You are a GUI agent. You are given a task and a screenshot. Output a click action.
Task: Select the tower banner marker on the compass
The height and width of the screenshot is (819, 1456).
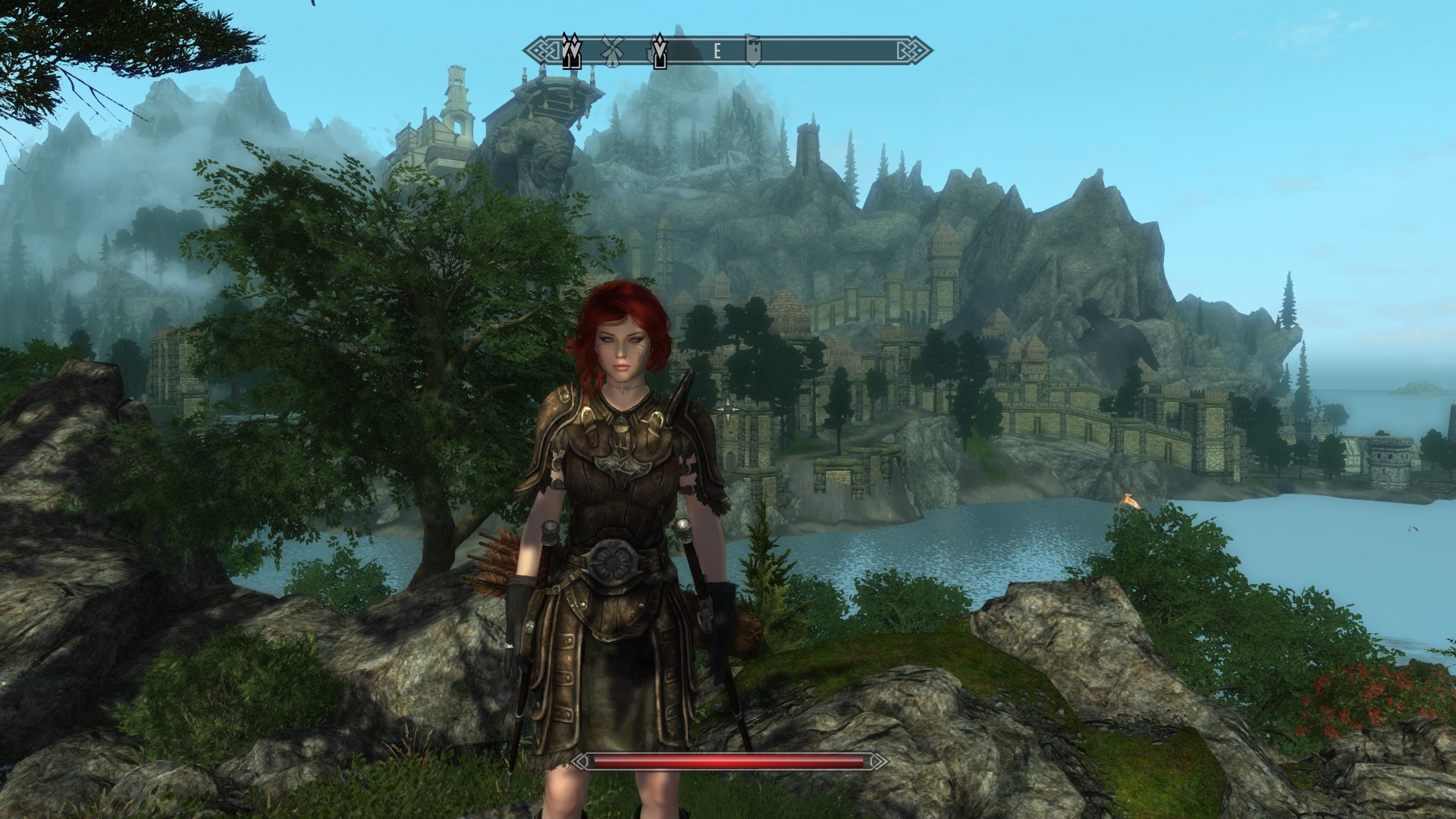point(752,50)
